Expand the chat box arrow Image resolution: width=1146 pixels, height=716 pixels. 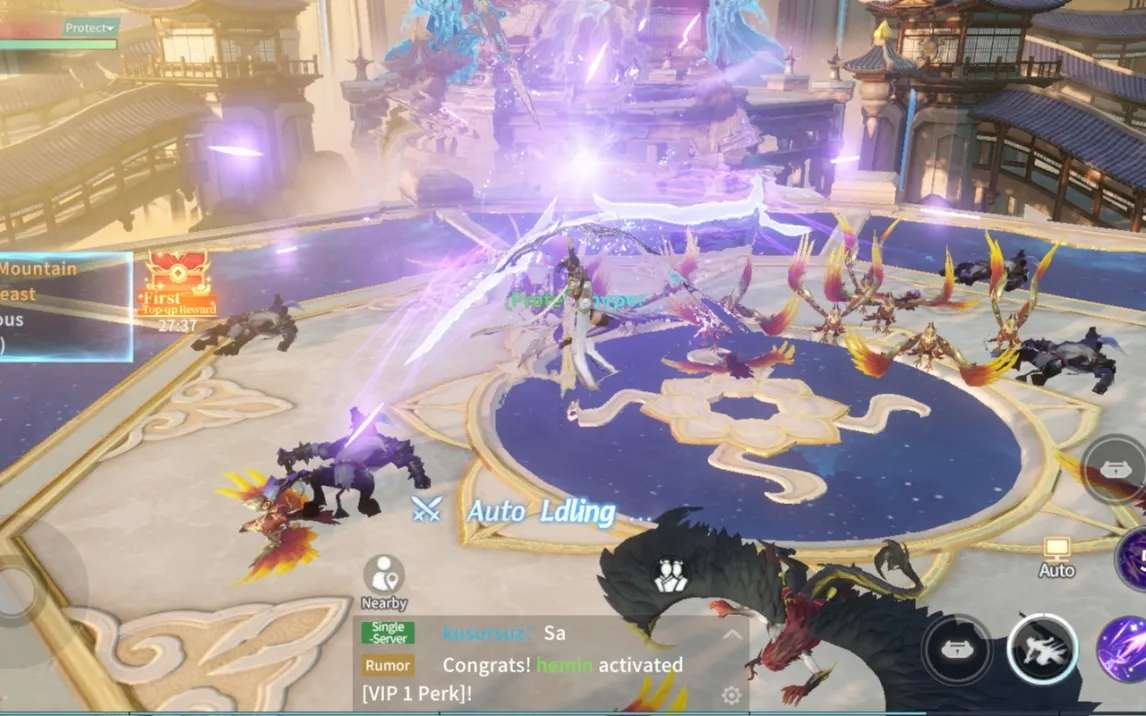(x=733, y=635)
